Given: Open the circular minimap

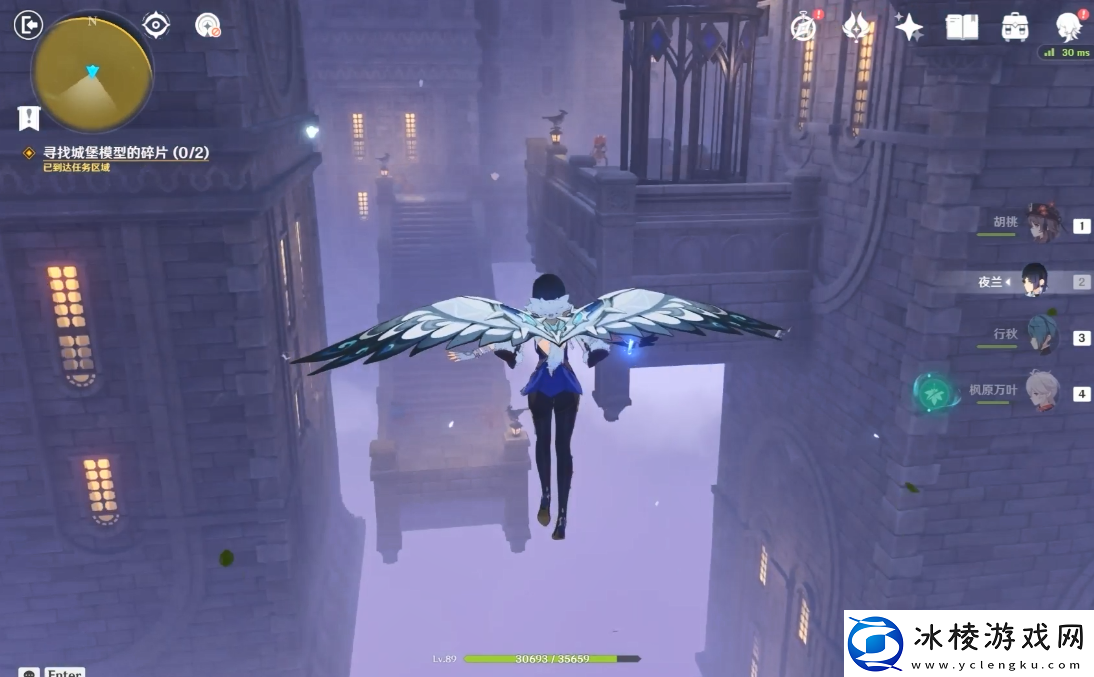Looking at the screenshot, I should [x=92, y=72].
